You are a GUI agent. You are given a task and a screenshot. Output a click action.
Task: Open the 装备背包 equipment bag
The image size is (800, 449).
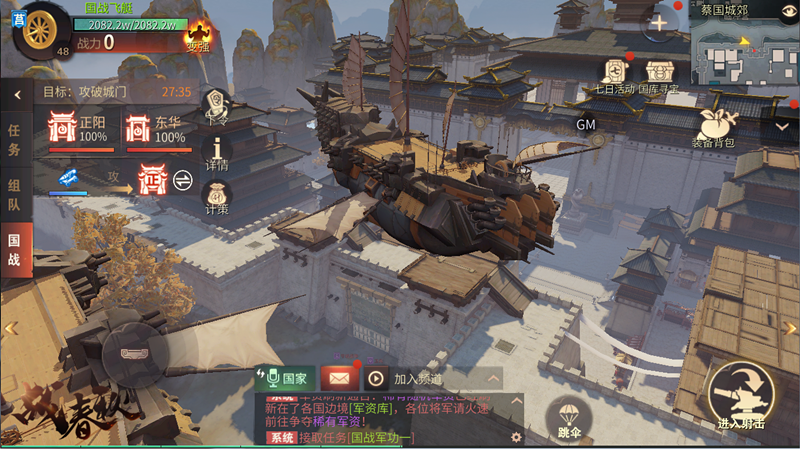713,126
